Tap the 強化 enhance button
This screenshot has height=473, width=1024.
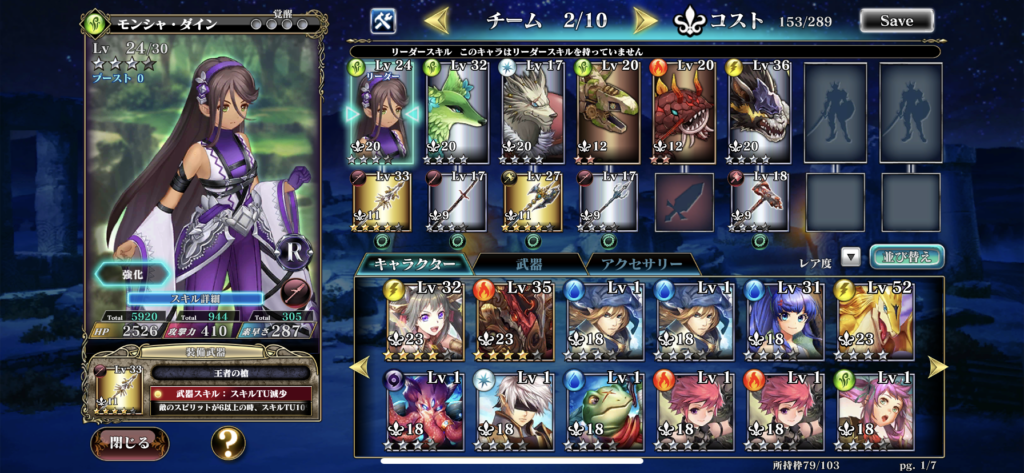(132, 274)
